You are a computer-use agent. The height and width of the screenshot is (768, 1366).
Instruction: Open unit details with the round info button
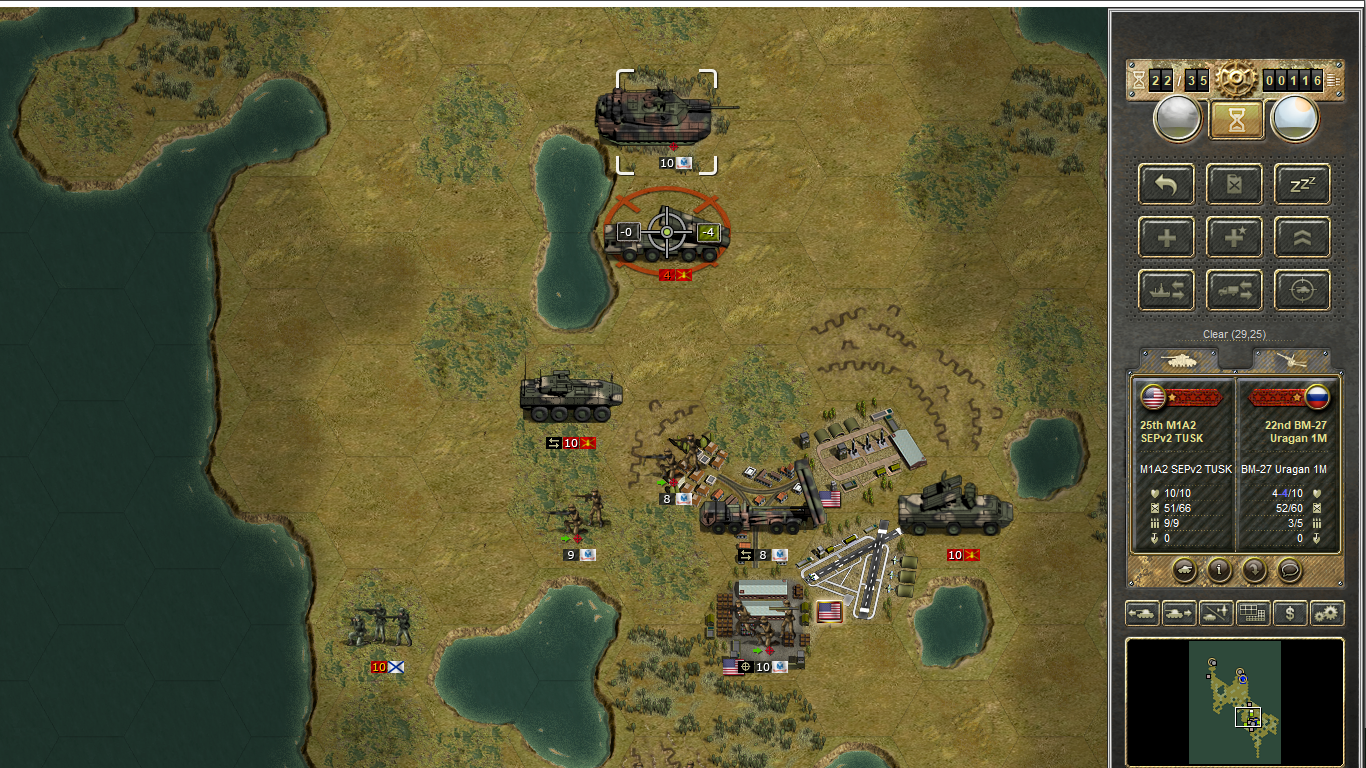pos(1219,570)
